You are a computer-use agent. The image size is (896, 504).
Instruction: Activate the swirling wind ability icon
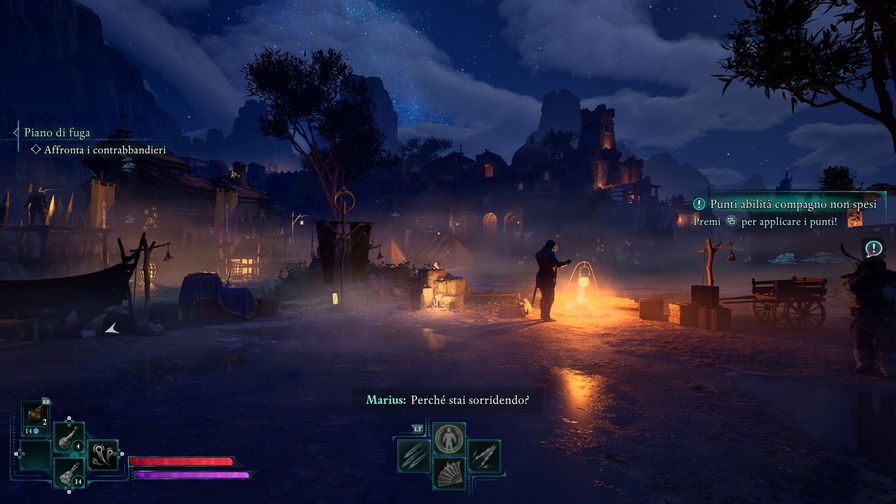pyautogui.click(x=102, y=455)
